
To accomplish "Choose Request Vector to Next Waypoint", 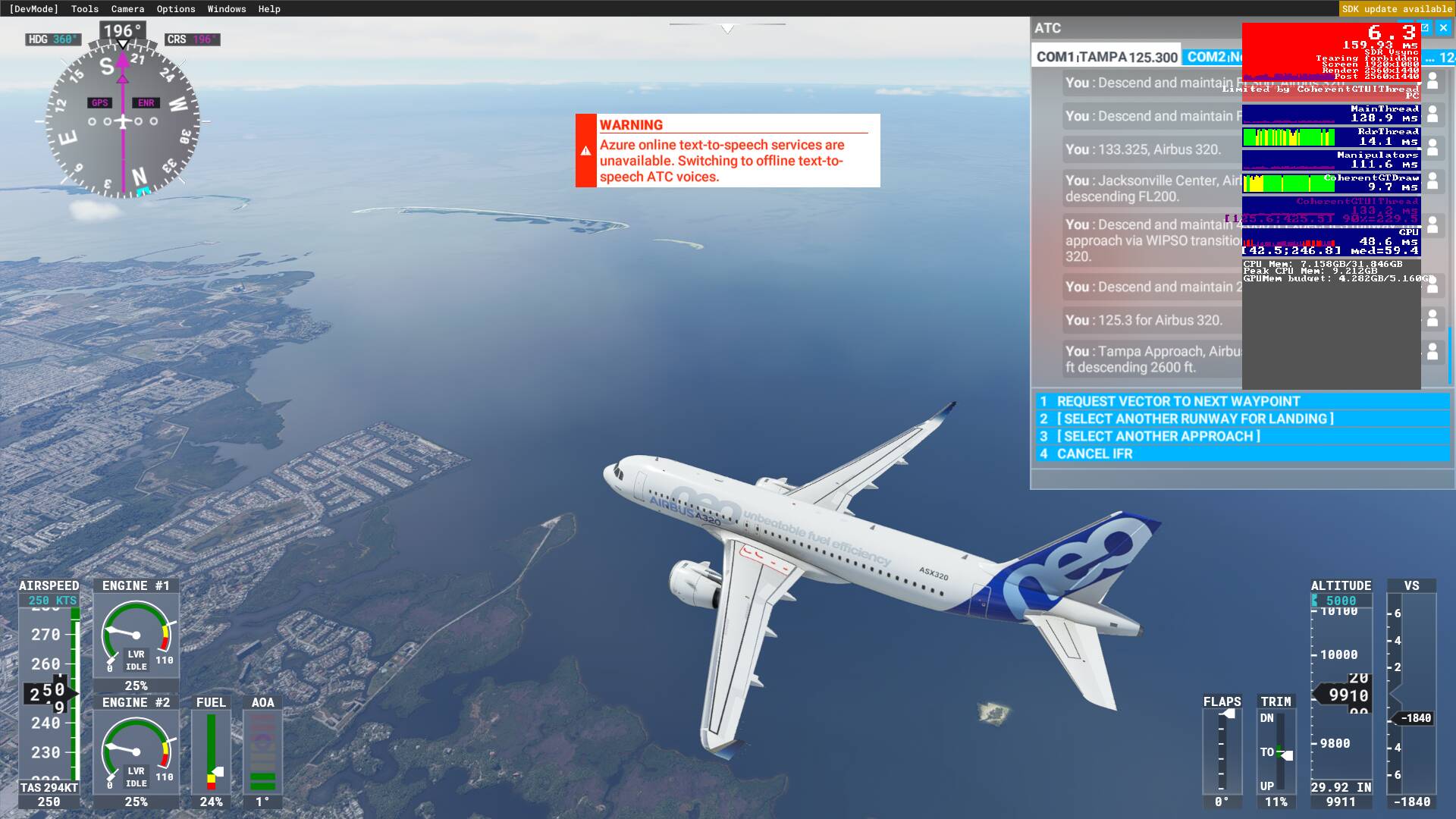I will [x=1178, y=401].
